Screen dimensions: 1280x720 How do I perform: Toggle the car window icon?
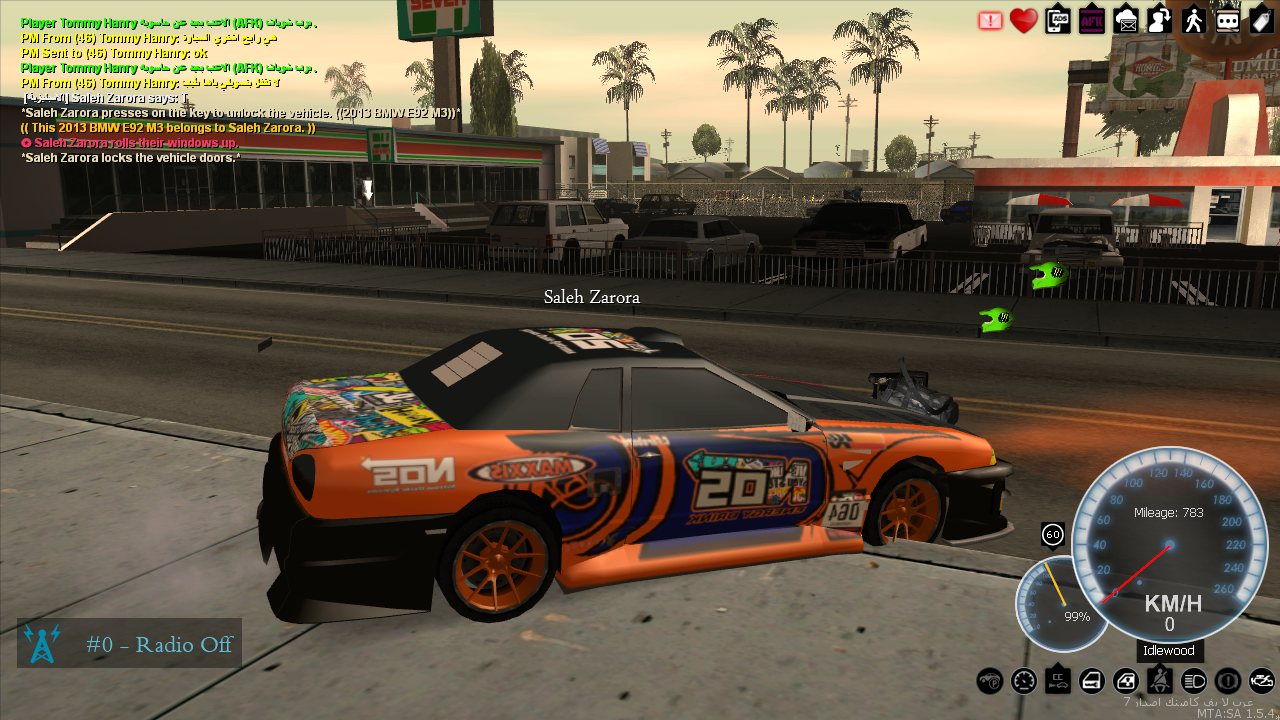1126,681
